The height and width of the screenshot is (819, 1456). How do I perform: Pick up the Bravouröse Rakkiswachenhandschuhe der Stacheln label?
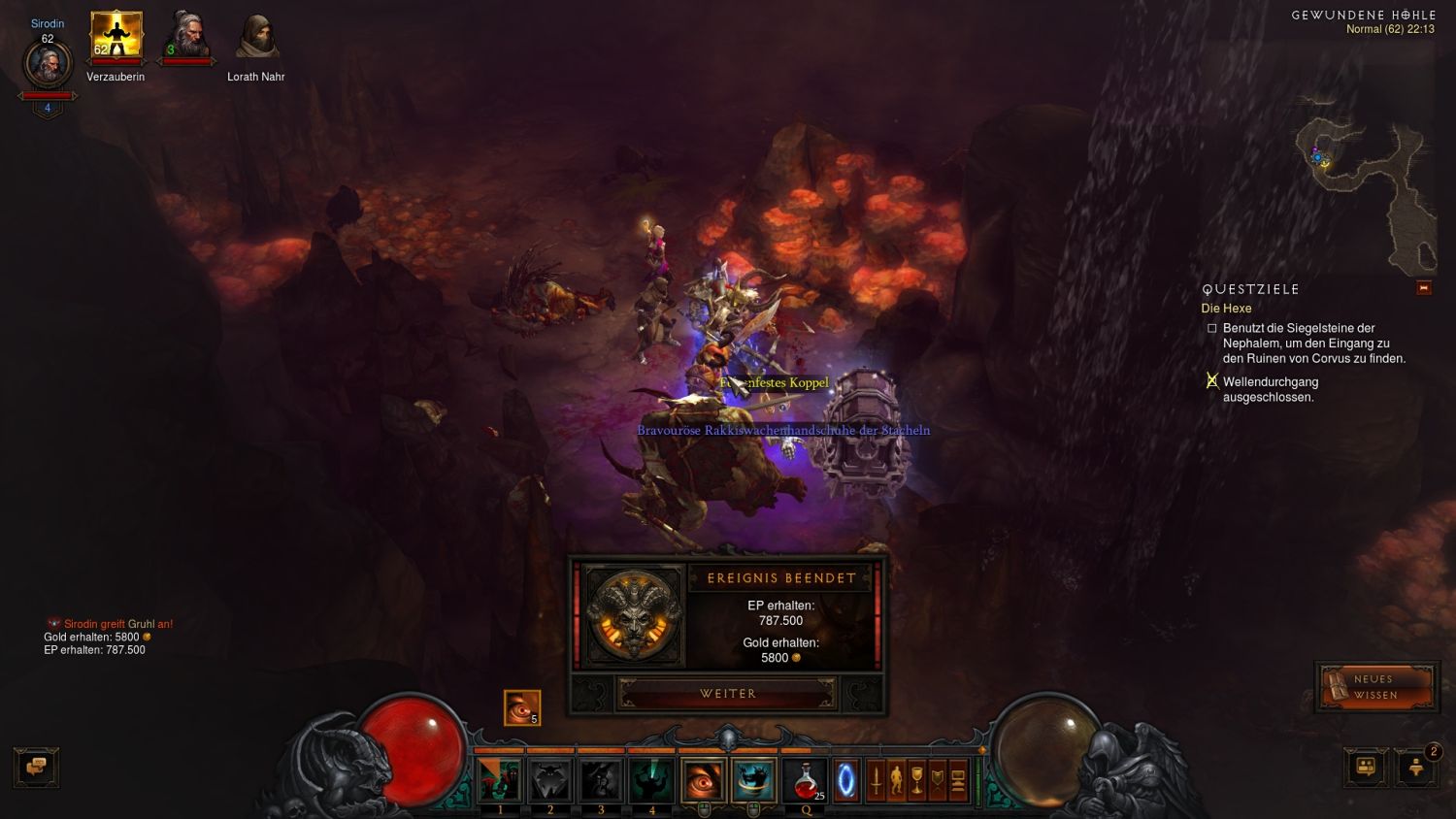782,430
